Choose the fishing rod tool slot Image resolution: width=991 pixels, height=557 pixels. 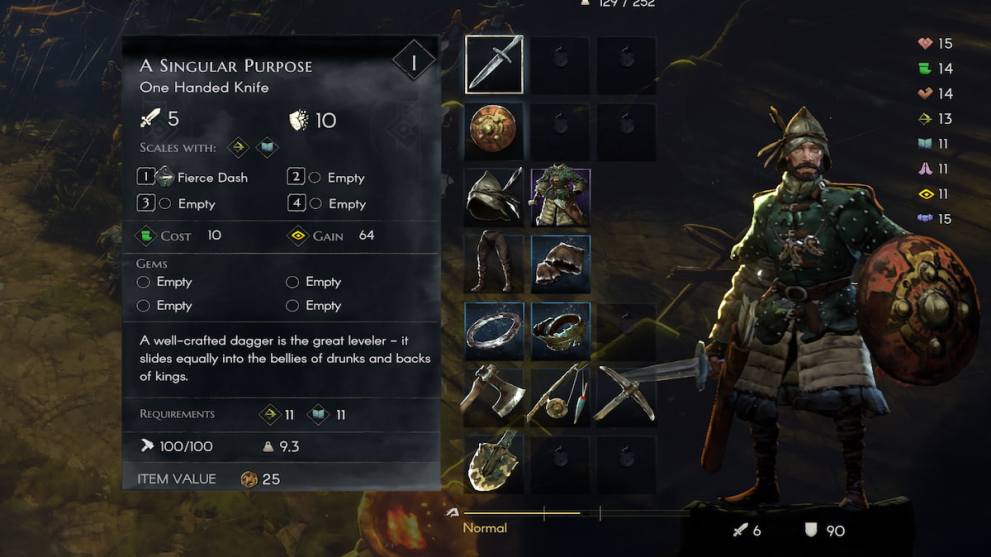click(560, 395)
